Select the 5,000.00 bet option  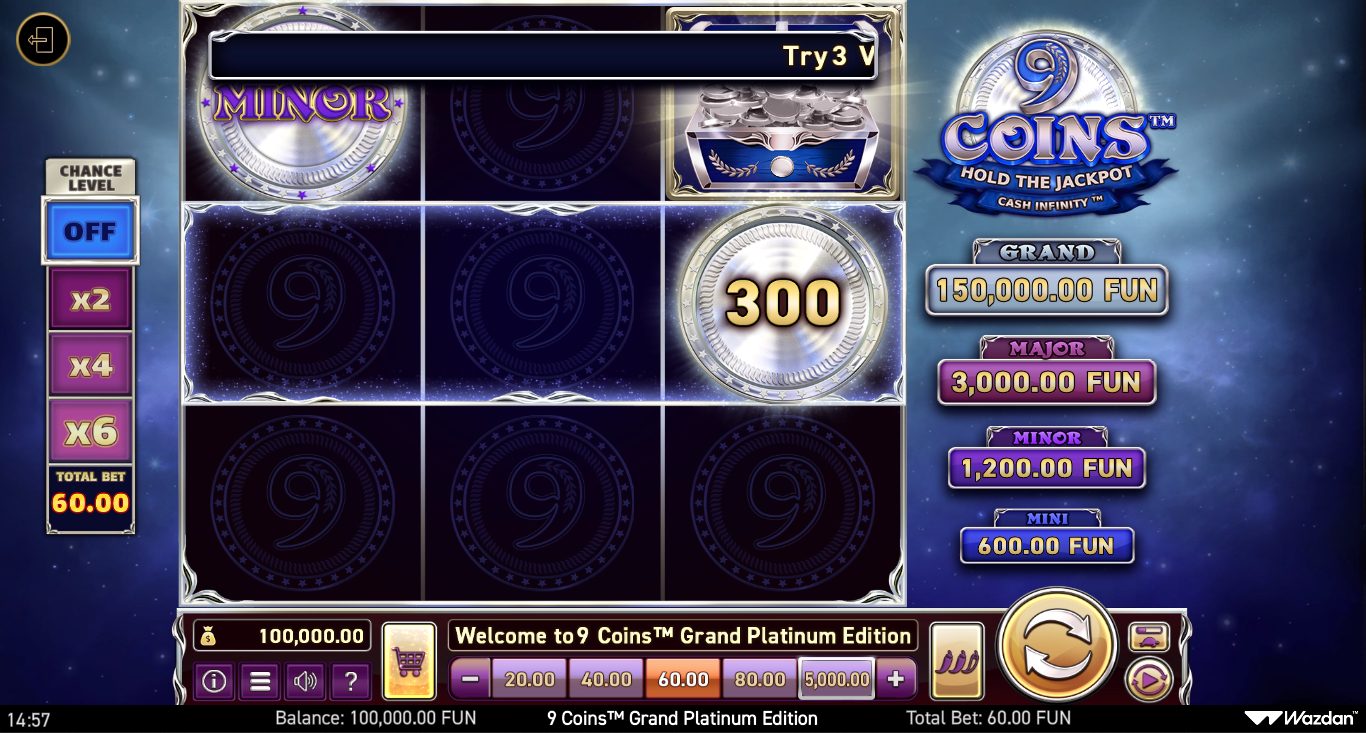[836, 679]
